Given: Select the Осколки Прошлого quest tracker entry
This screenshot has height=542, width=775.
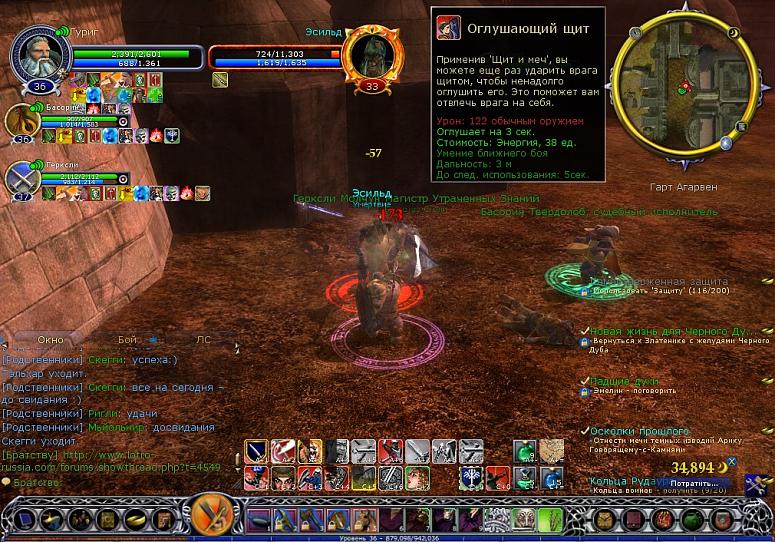Looking at the screenshot, I should point(640,431).
